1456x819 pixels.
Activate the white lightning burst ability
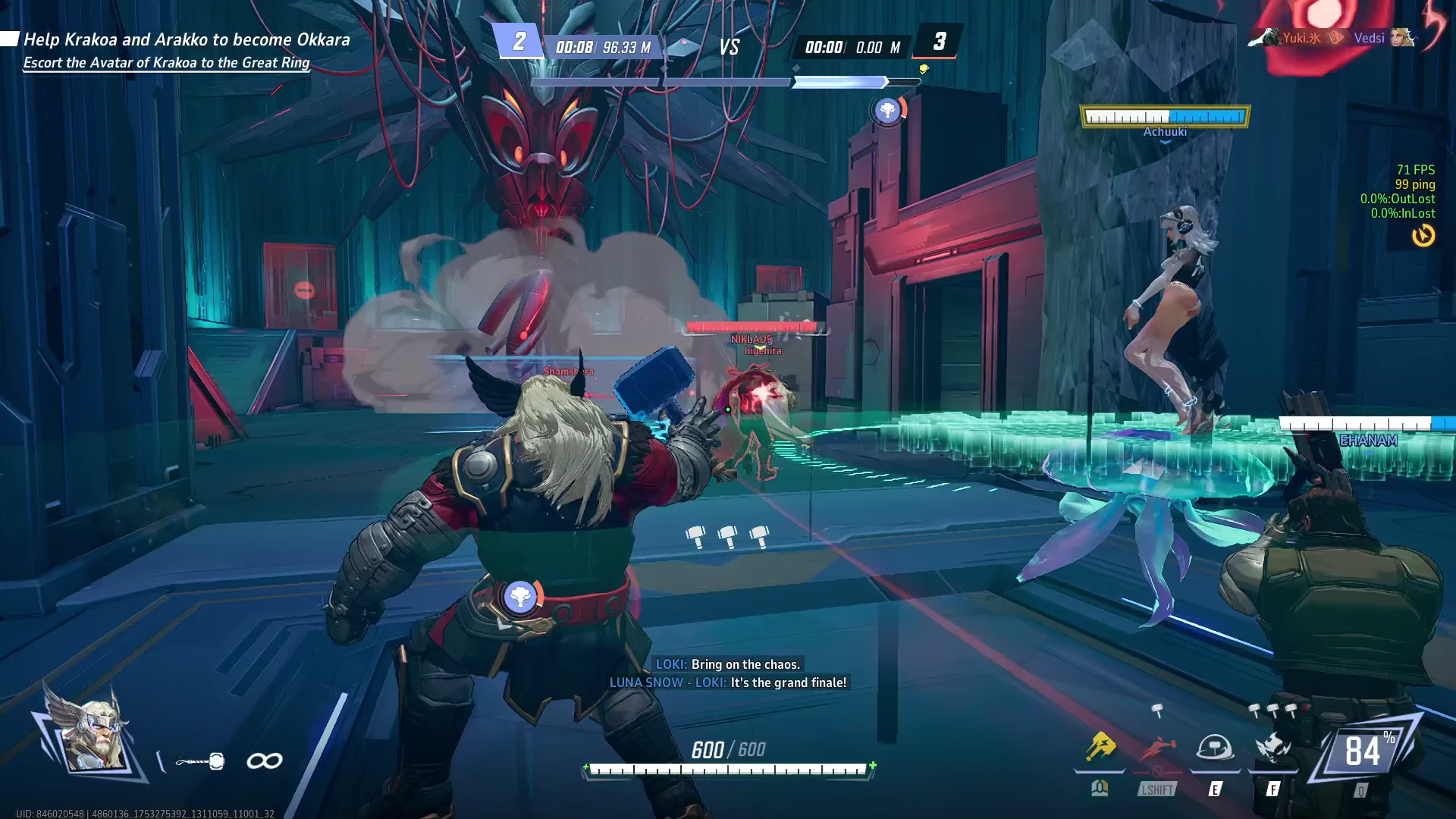(x=1272, y=748)
